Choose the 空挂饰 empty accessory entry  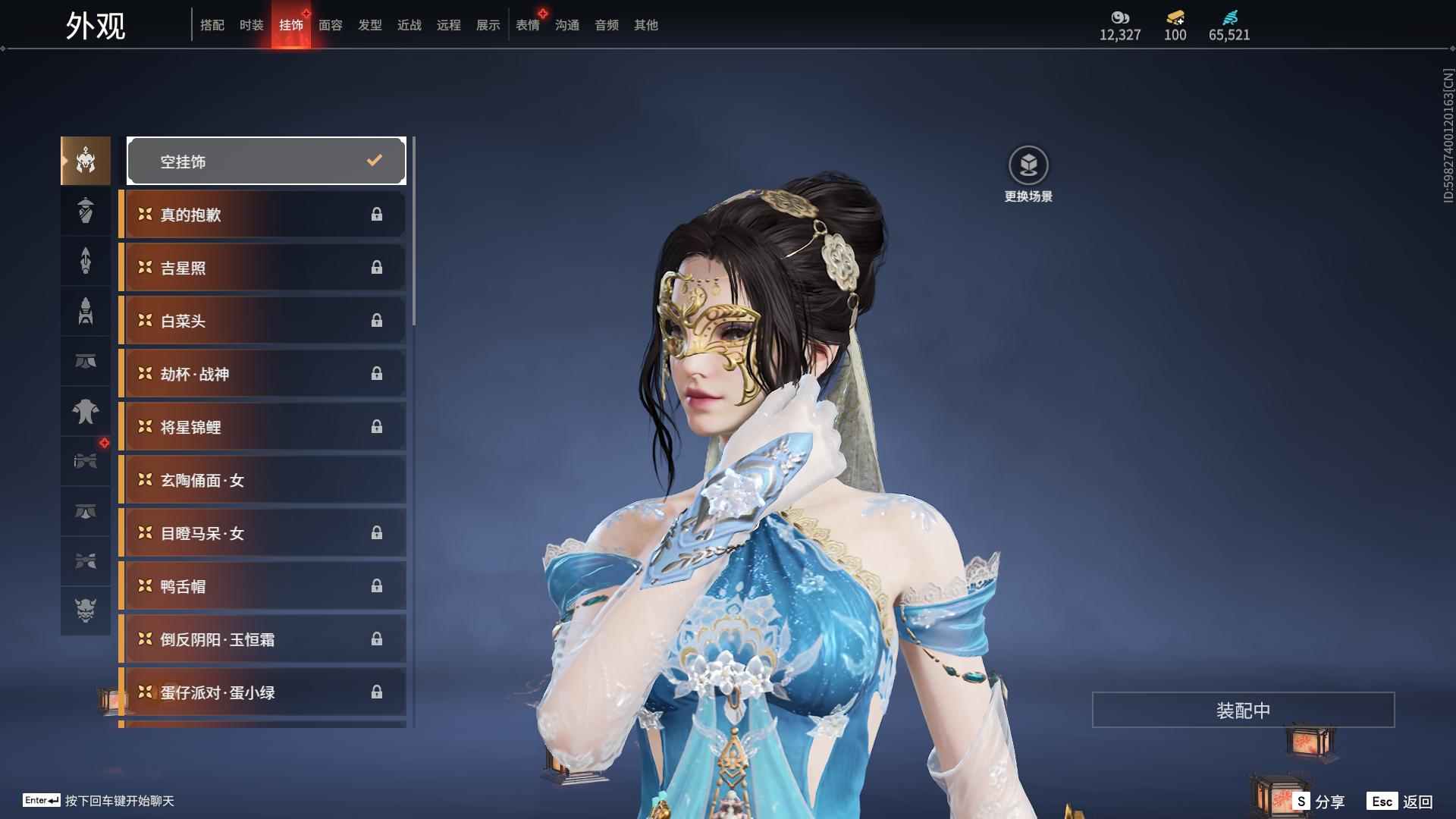pyautogui.click(x=266, y=161)
